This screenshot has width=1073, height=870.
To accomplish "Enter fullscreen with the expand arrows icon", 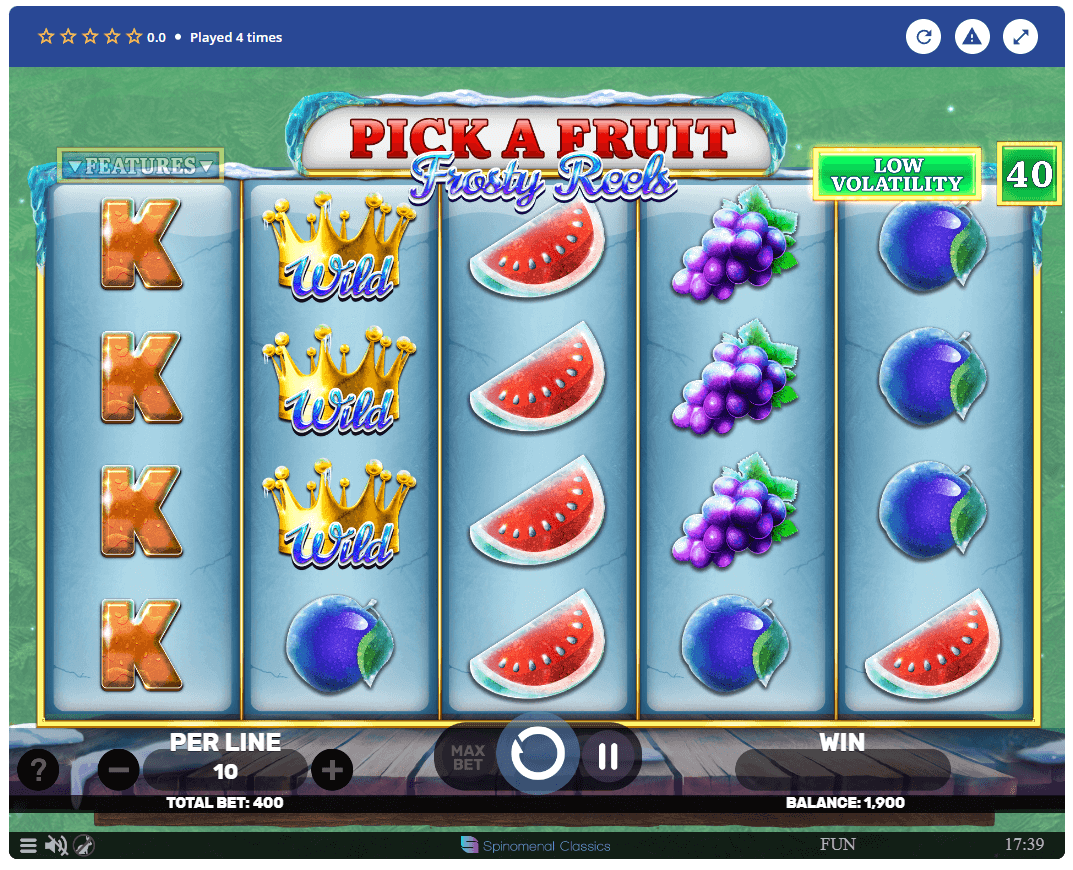I will [1020, 38].
